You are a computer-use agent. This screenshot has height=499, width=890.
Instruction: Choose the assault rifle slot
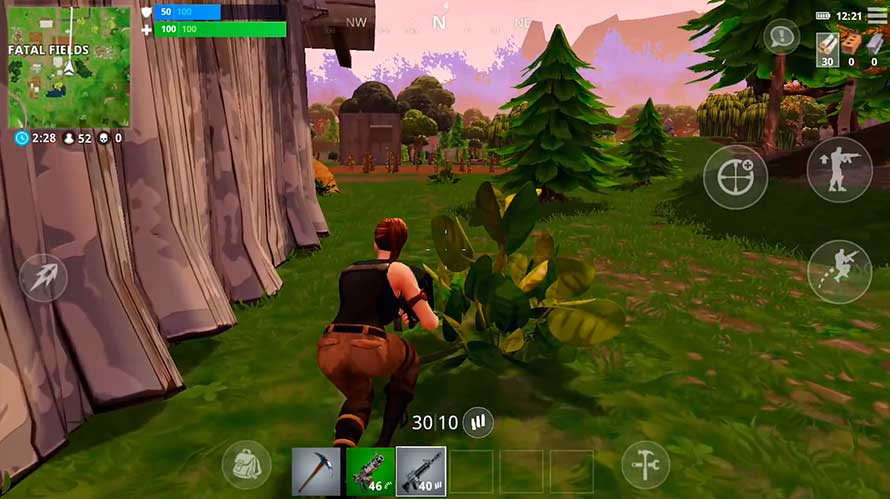(421, 471)
